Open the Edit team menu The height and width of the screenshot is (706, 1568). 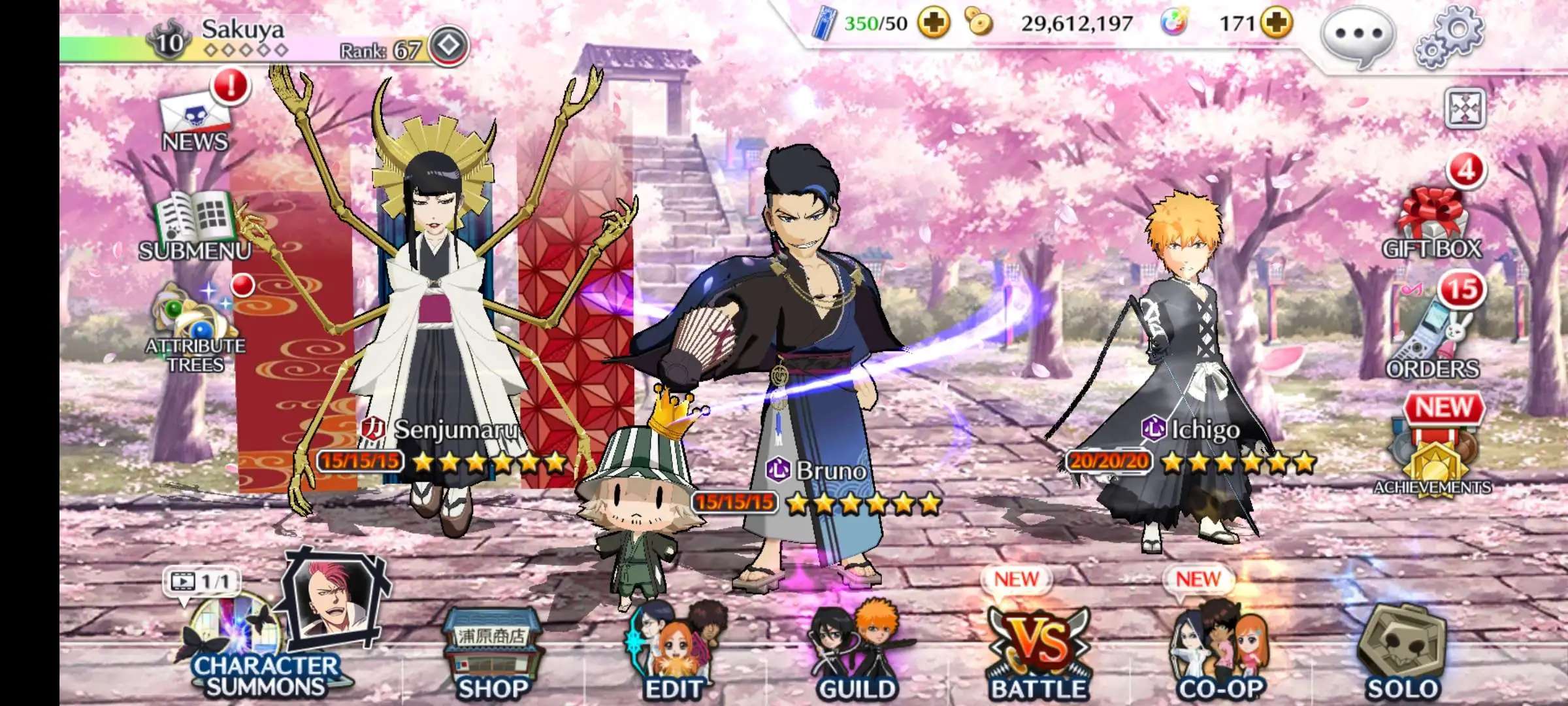point(673,654)
